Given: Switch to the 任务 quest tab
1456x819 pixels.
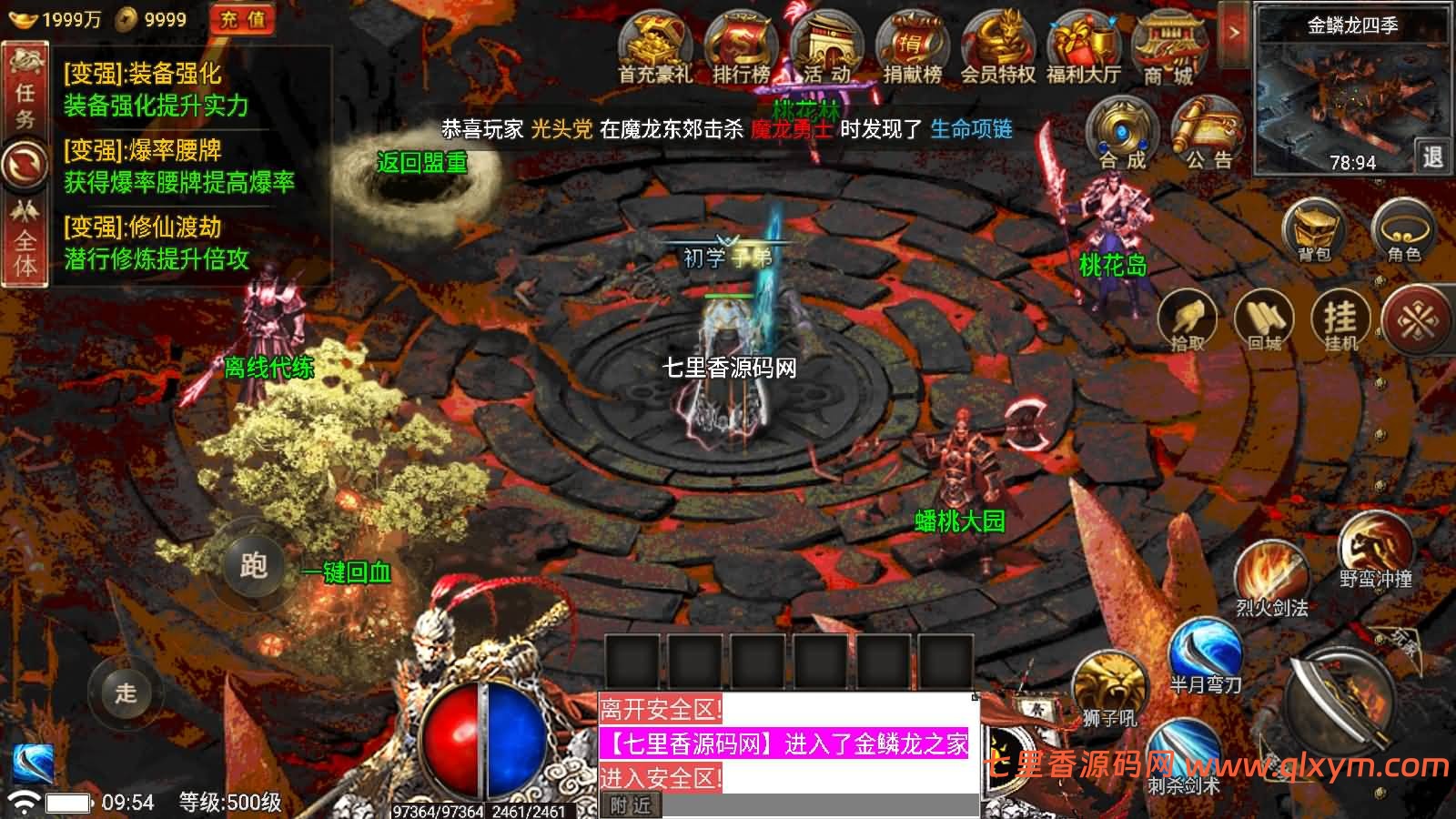Looking at the screenshot, I should 25,83.
